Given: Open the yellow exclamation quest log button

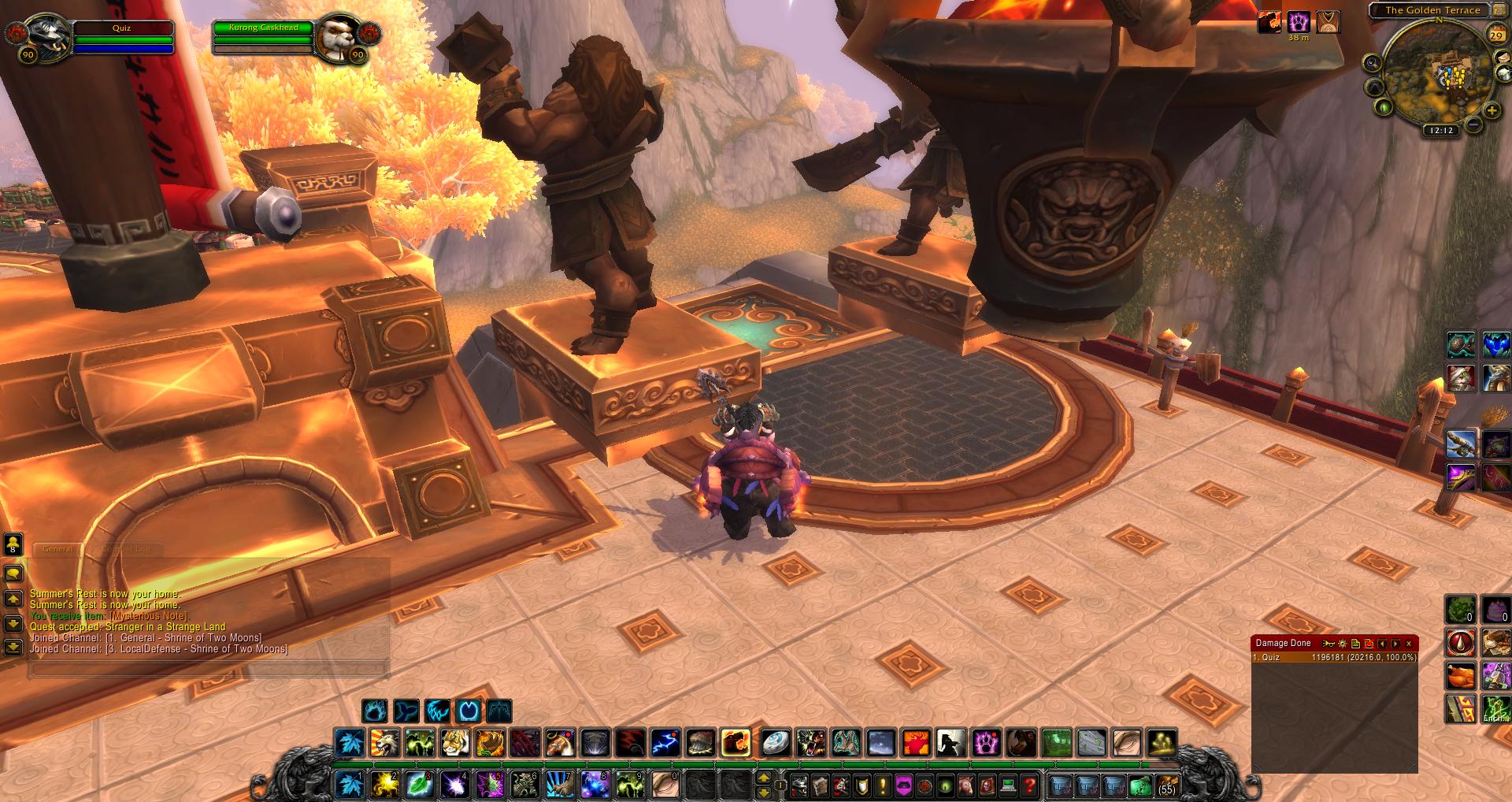Looking at the screenshot, I should pyautogui.click(x=882, y=785).
